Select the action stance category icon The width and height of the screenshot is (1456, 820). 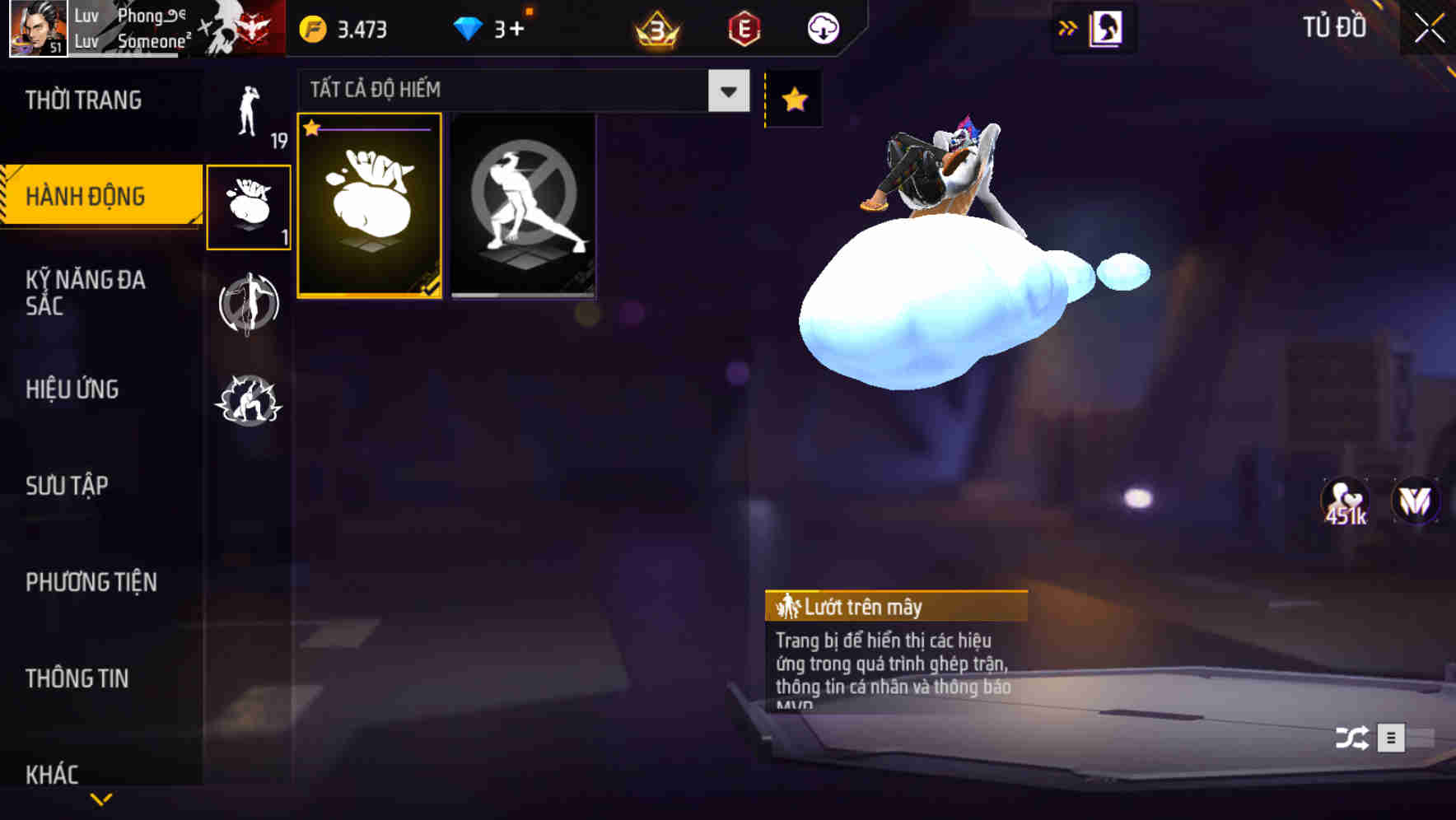(250, 401)
